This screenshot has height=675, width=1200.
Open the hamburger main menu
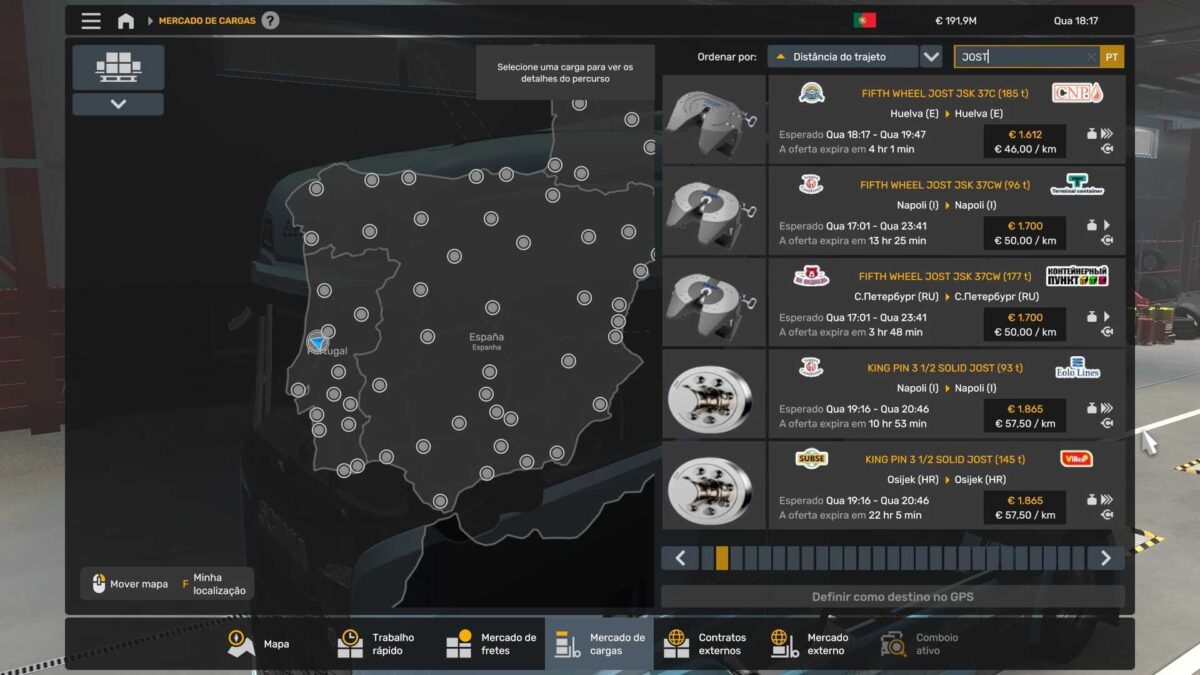(x=91, y=21)
